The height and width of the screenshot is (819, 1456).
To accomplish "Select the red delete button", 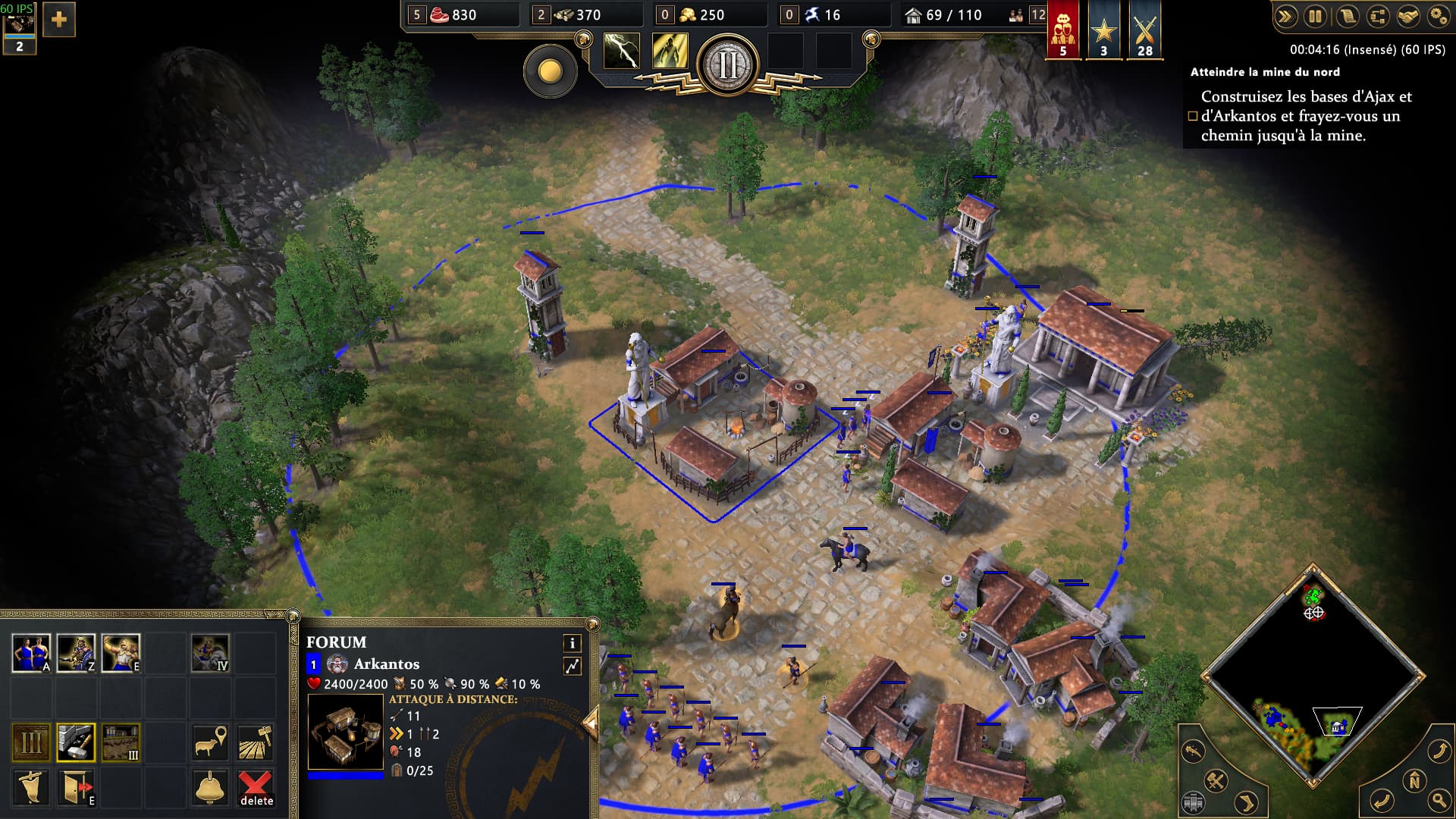I will pyautogui.click(x=256, y=787).
